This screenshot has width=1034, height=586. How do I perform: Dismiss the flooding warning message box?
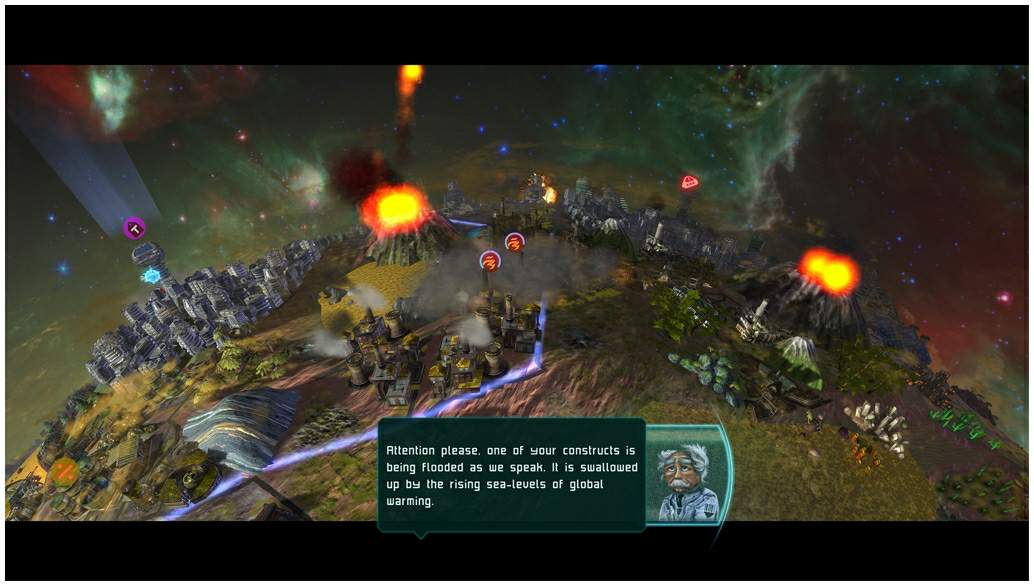(x=511, y=475)
